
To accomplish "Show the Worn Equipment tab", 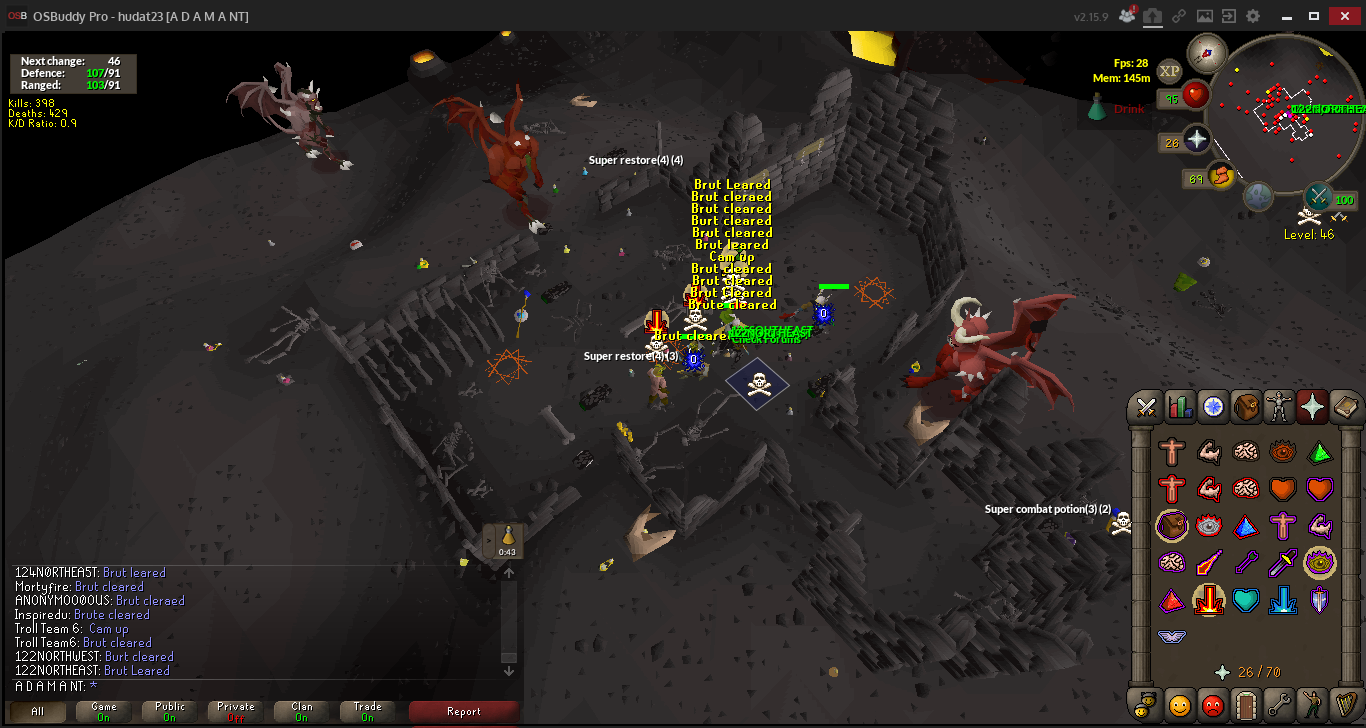I will (x=1279, y=407).
